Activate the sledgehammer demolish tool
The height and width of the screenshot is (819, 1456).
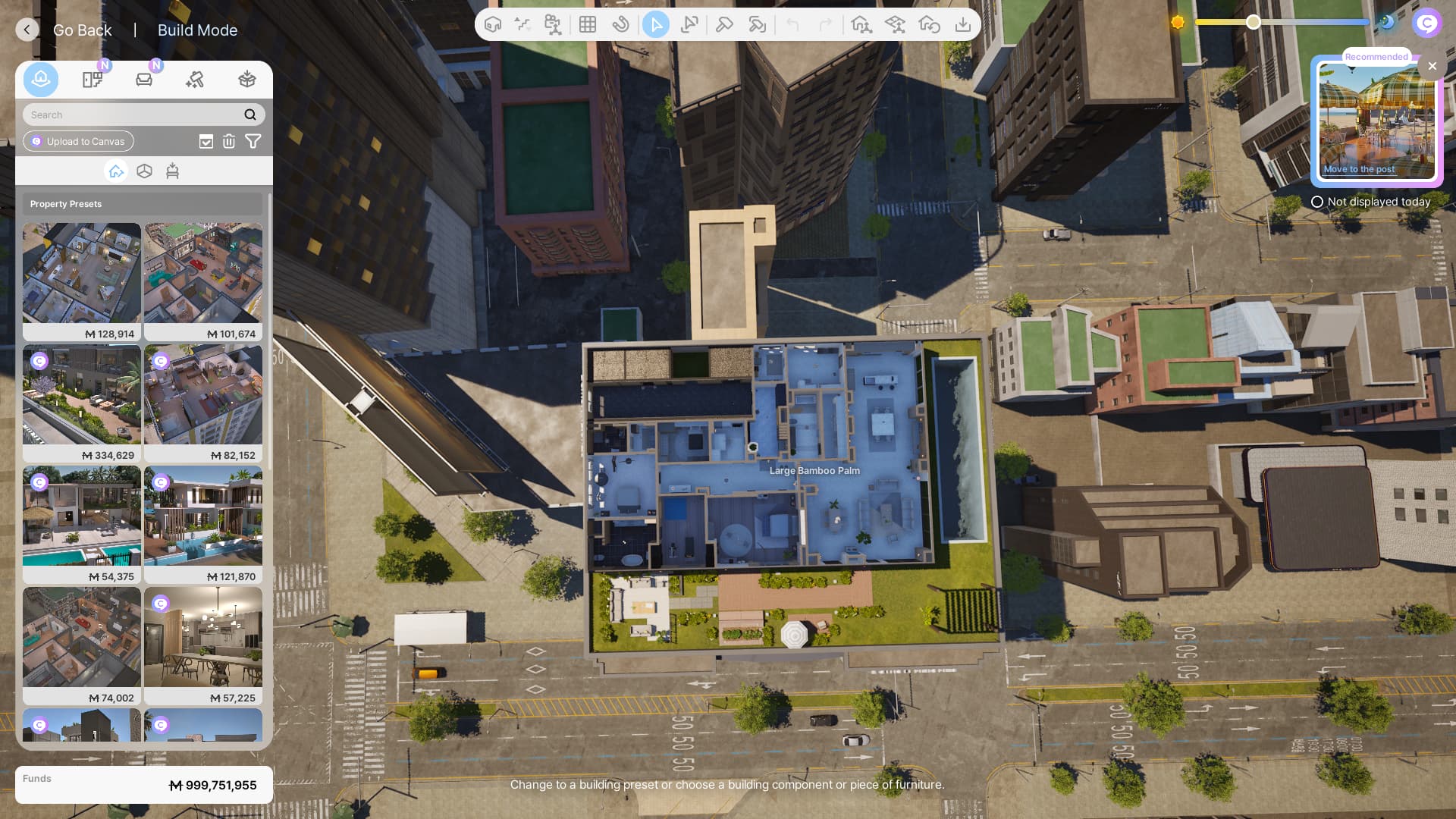724,24
